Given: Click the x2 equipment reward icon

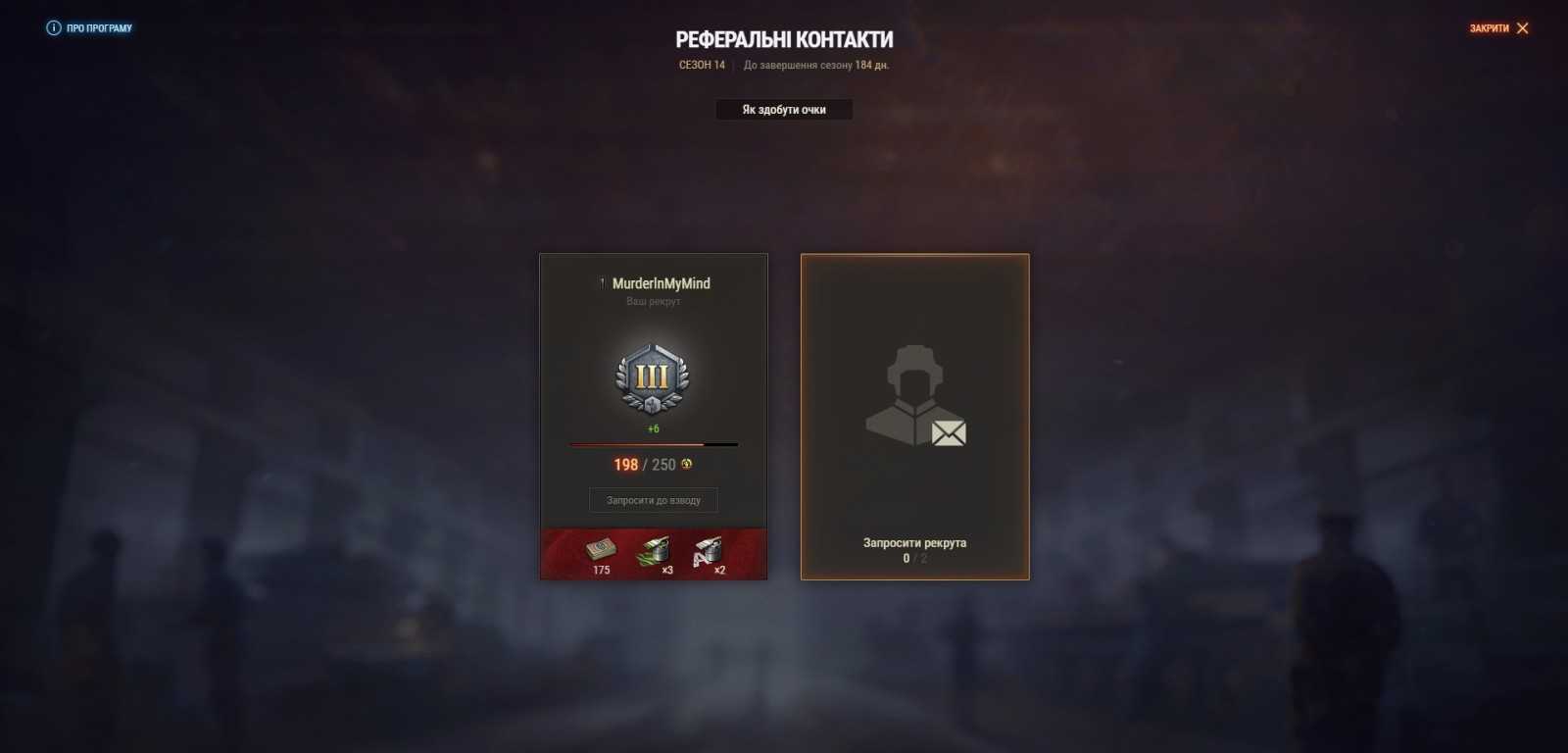Looking at the screenshot, I should pos(708,549).
